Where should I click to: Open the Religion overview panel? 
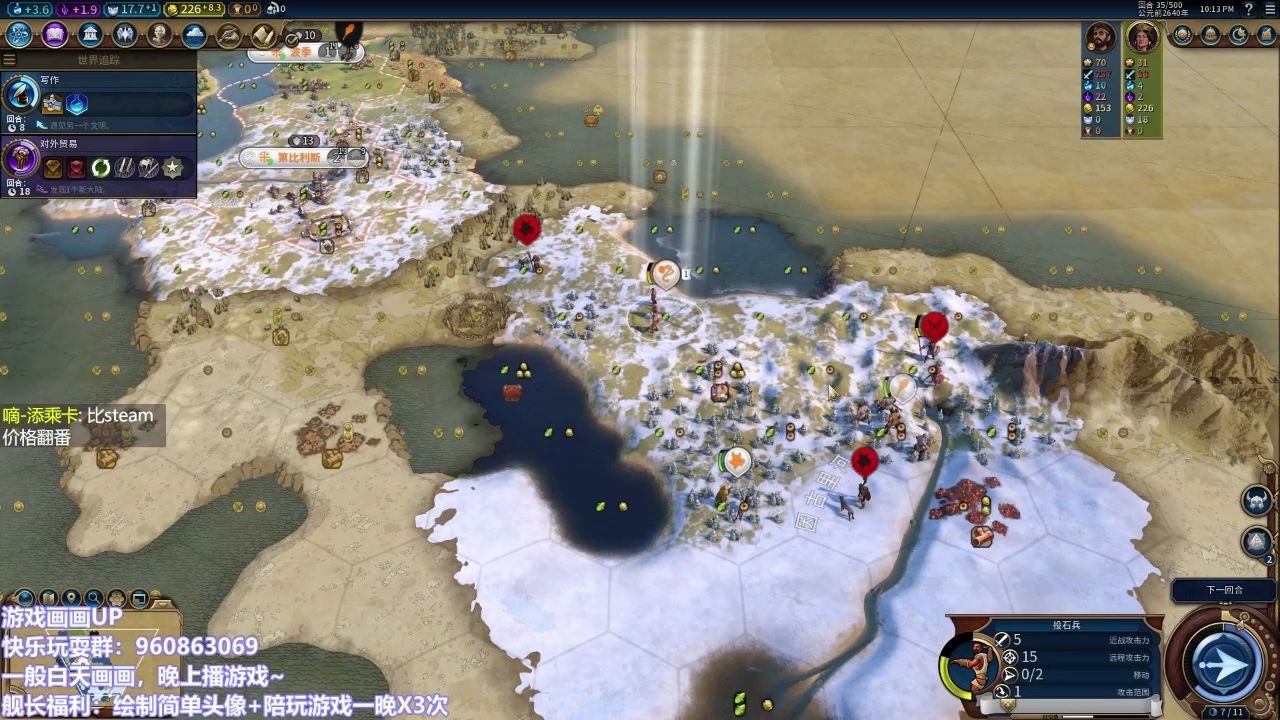click(x=124, y=34)
